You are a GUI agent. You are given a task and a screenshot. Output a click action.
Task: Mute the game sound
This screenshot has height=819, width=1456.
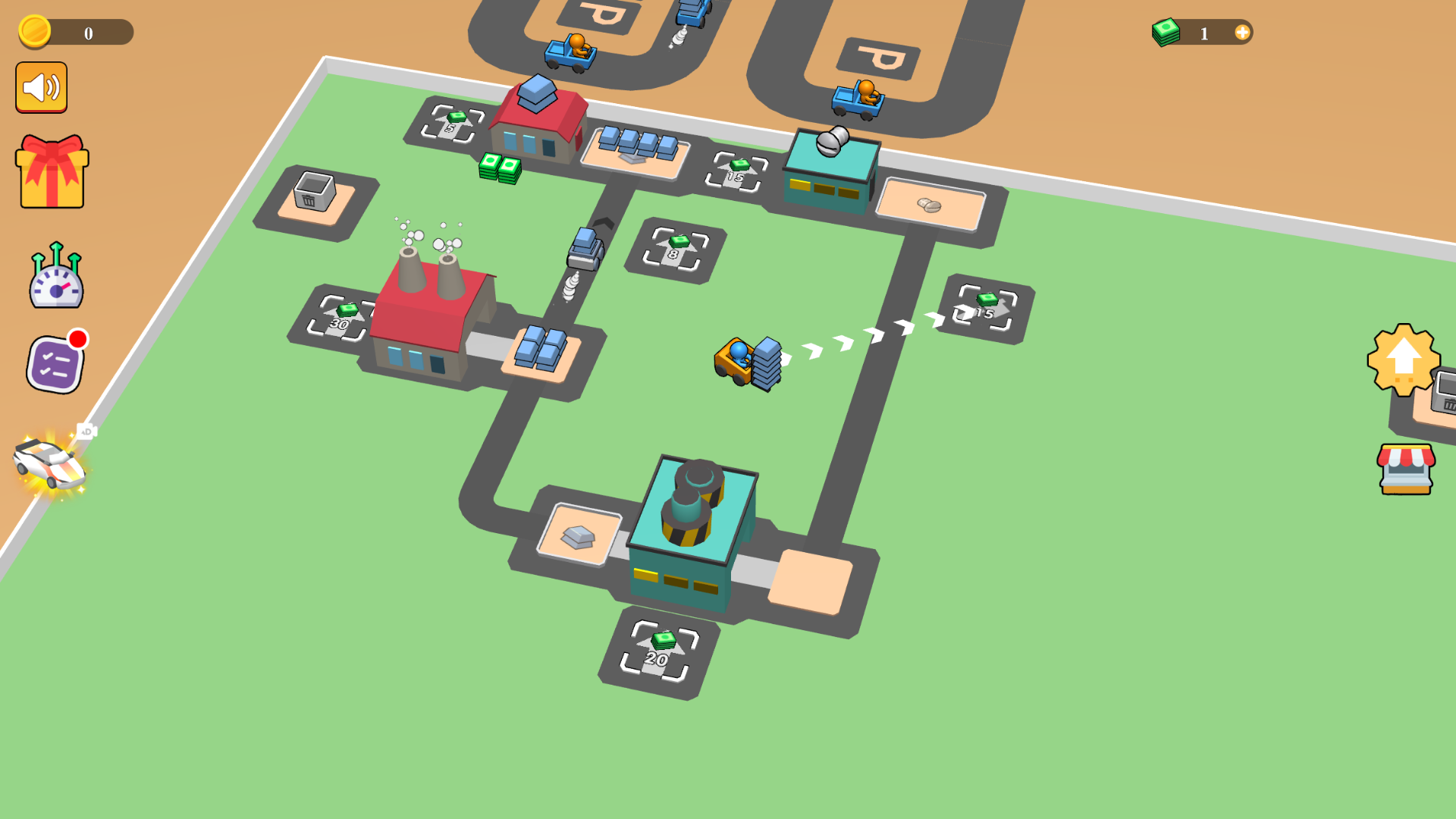[42, 86]
